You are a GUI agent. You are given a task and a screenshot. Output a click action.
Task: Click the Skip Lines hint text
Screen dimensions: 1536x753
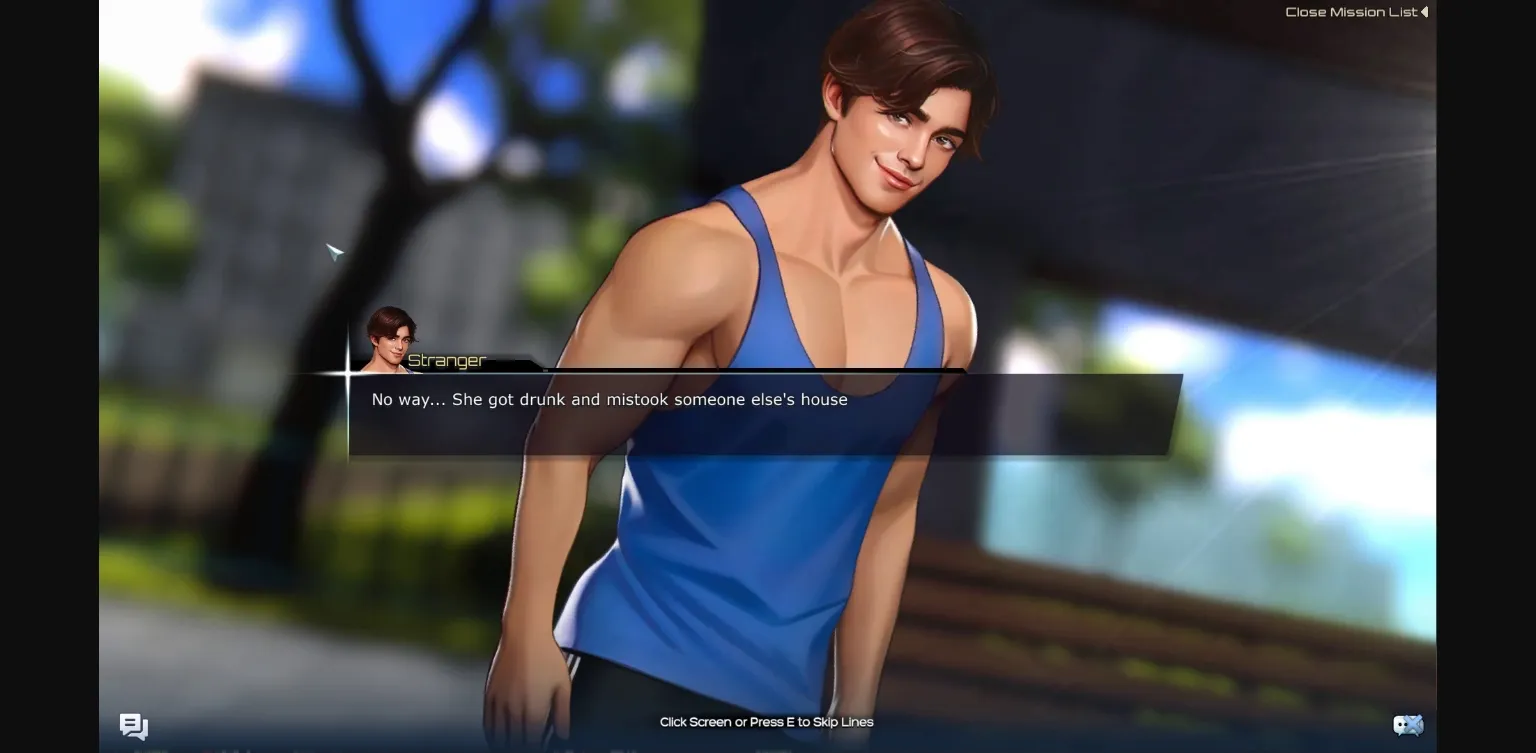(x=765, y=721)
